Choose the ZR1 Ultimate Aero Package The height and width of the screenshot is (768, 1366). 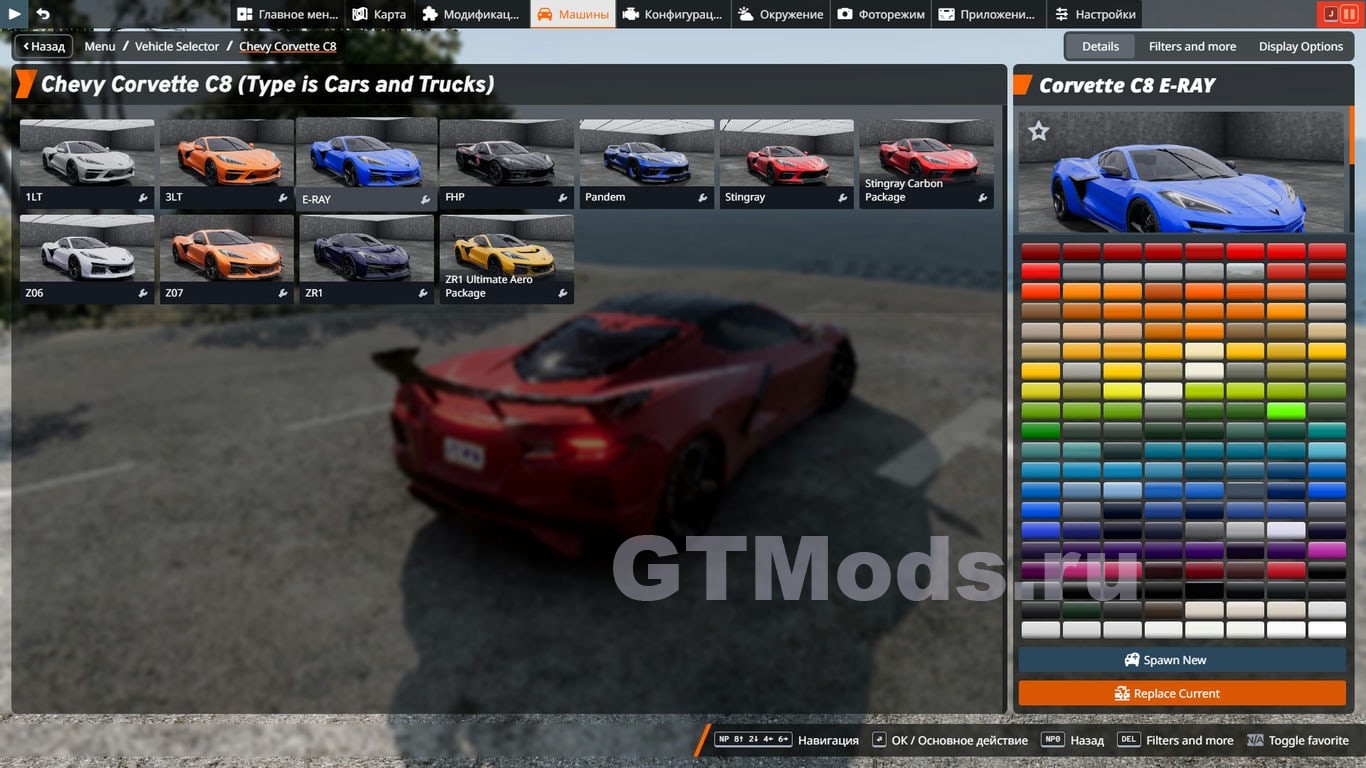(507, 259)
